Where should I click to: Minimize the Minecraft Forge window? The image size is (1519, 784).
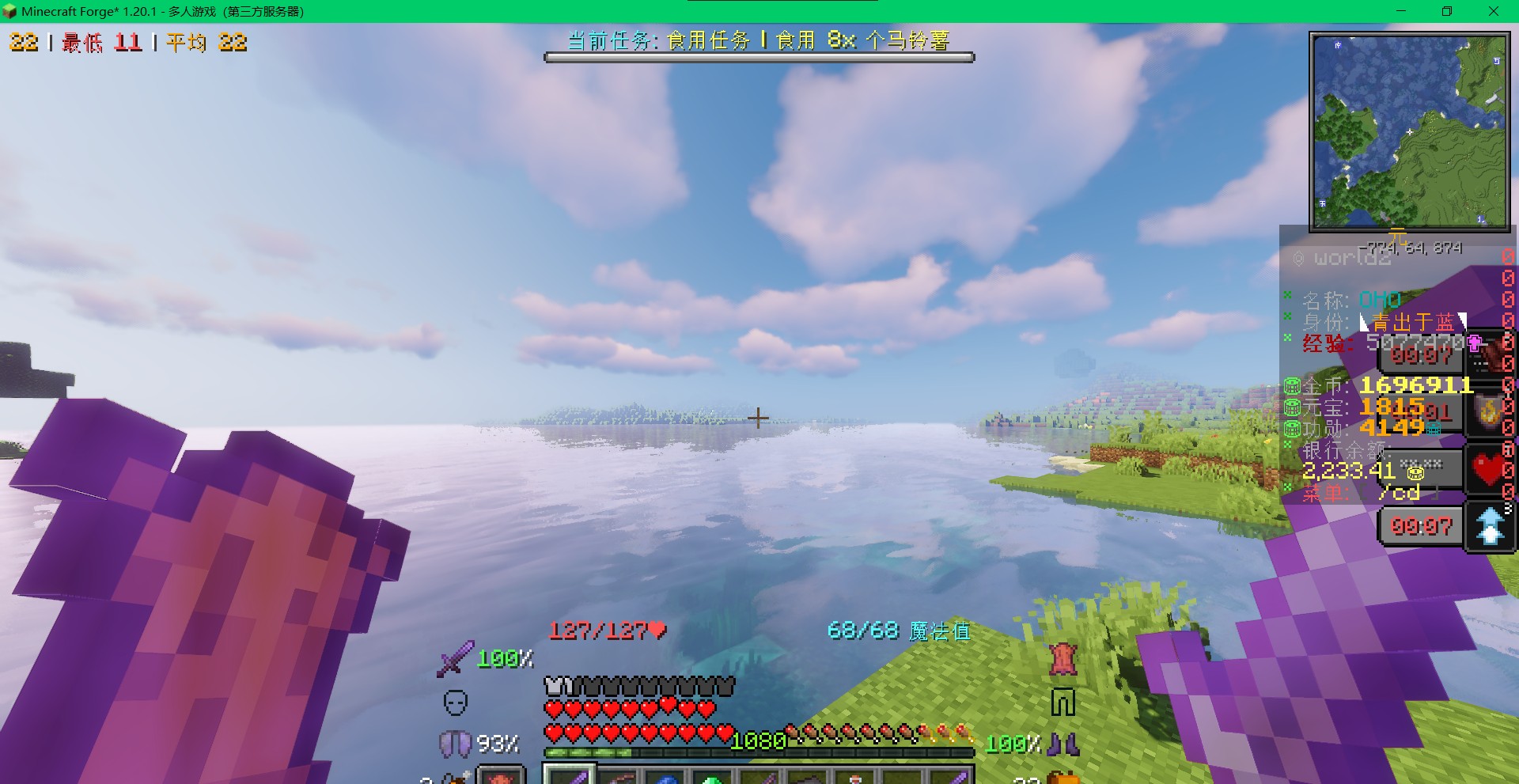pyautogui.click(x=1401, y=11)
